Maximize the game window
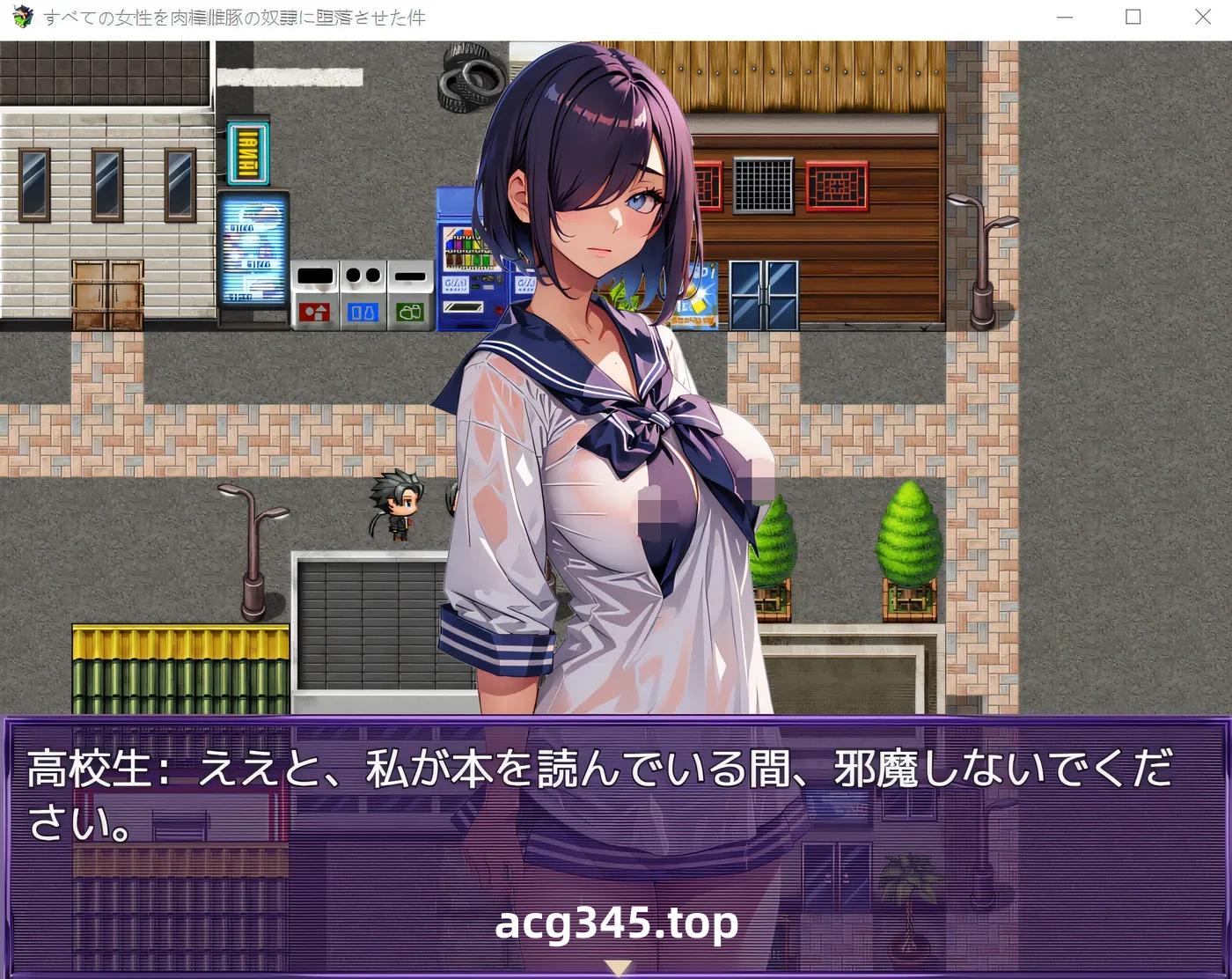 [x=1133, y=17]
